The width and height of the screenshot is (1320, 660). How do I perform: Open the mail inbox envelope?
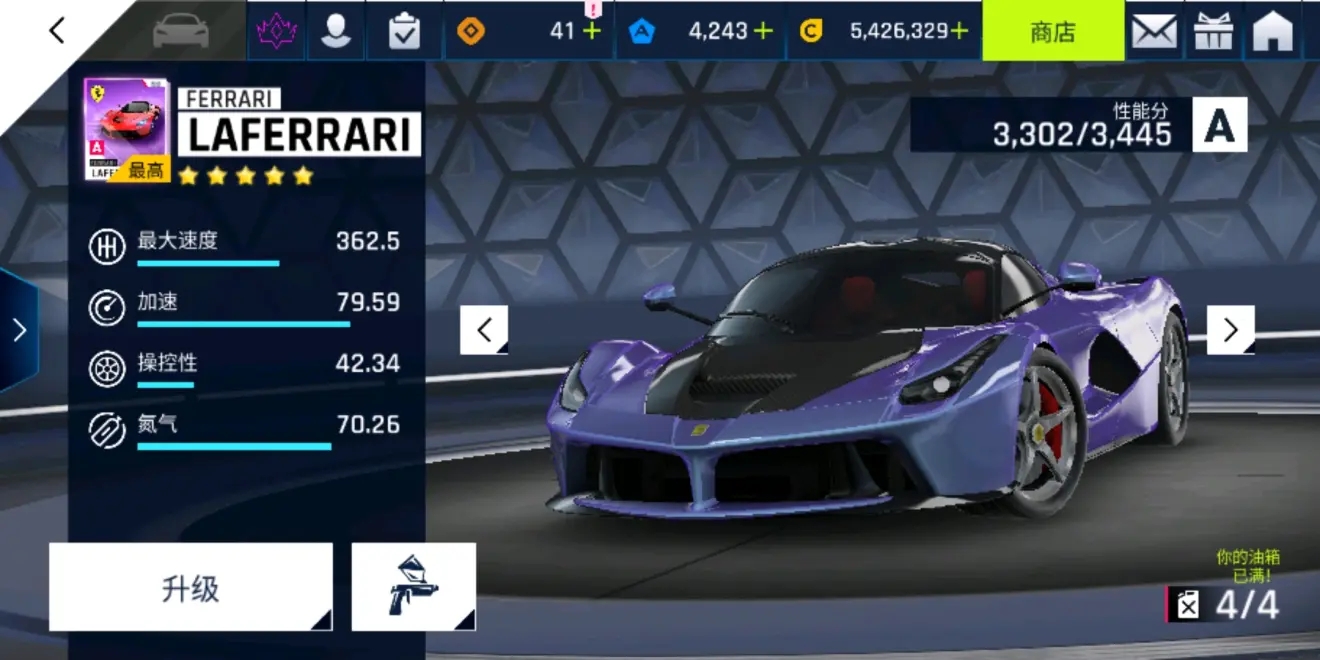(1154, 32)
